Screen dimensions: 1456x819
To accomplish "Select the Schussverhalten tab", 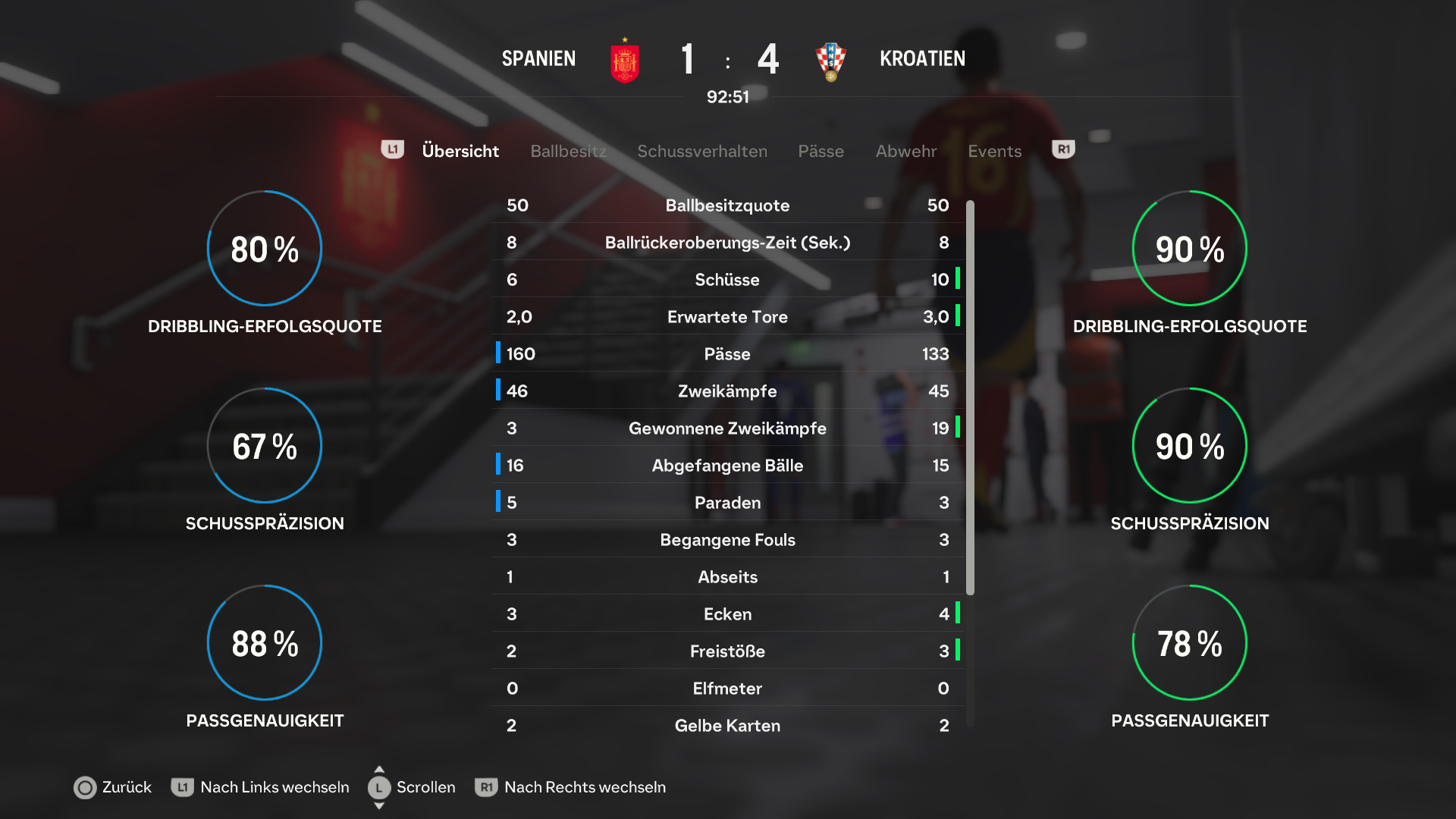I will click(701, 151).
